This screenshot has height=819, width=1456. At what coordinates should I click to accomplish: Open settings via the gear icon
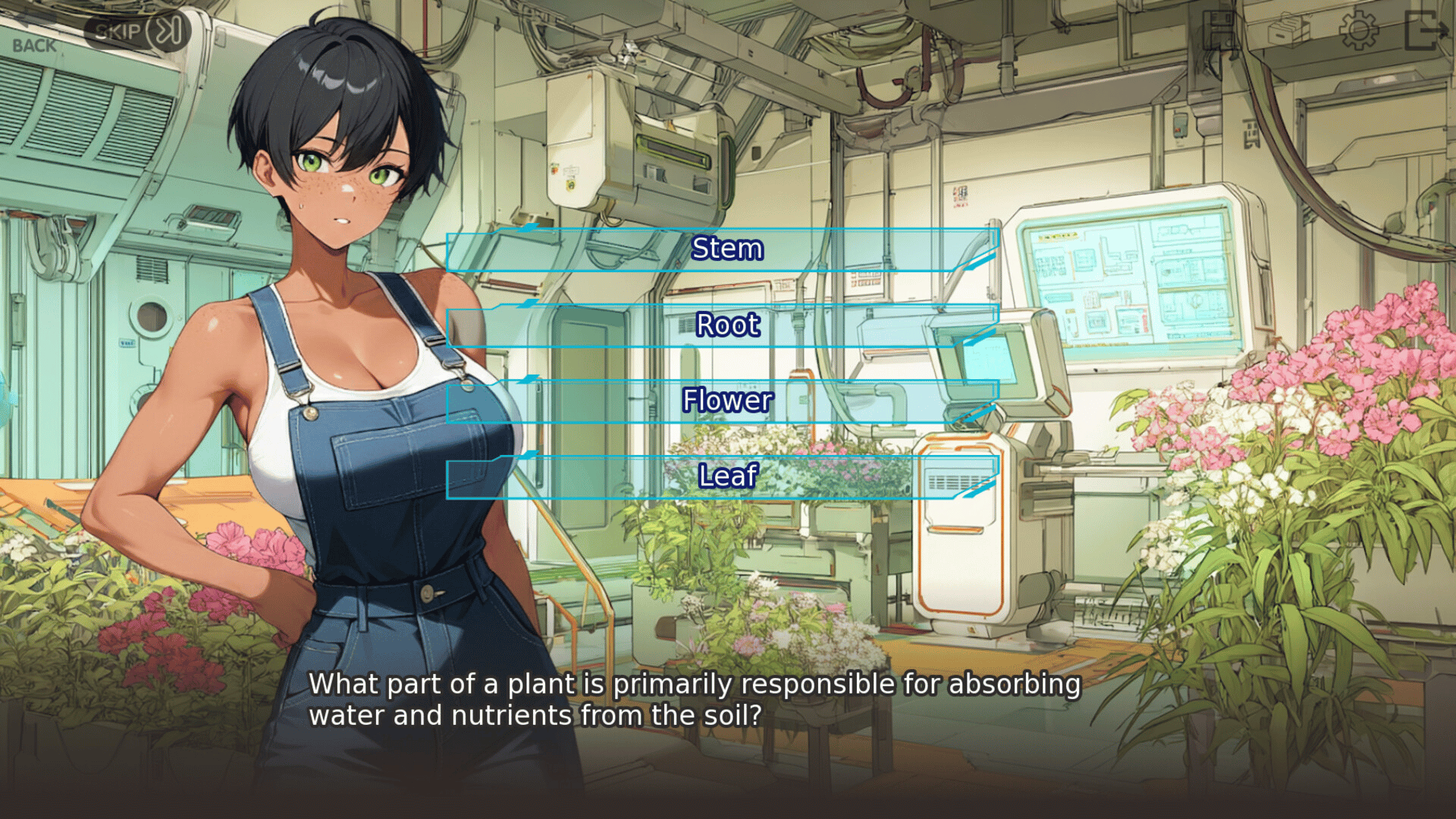point(1357,31)
